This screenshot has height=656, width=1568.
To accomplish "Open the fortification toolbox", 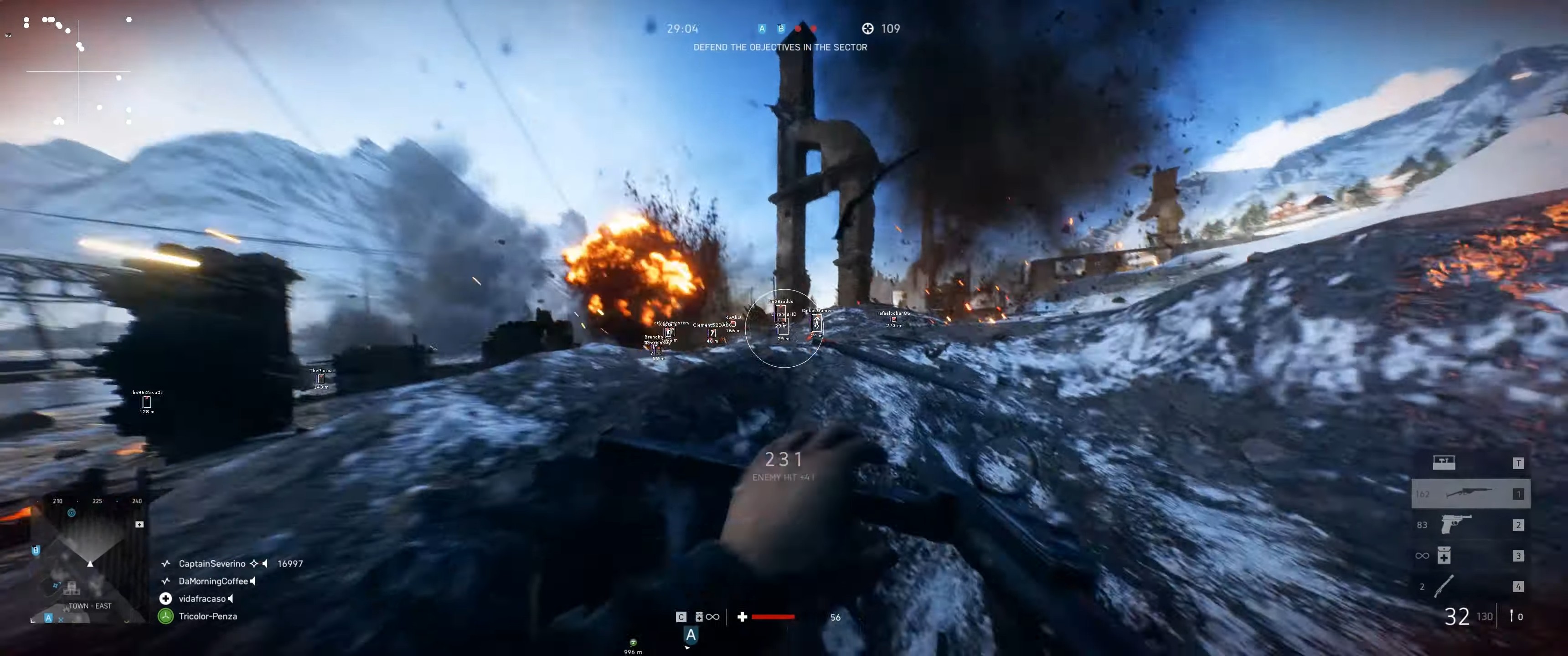I will pyautogui.click(x=1443, y=462).
